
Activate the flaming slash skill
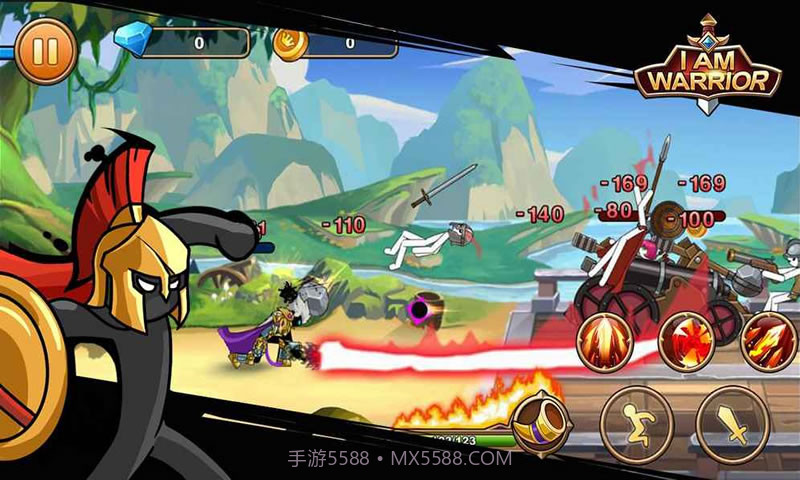768,342
